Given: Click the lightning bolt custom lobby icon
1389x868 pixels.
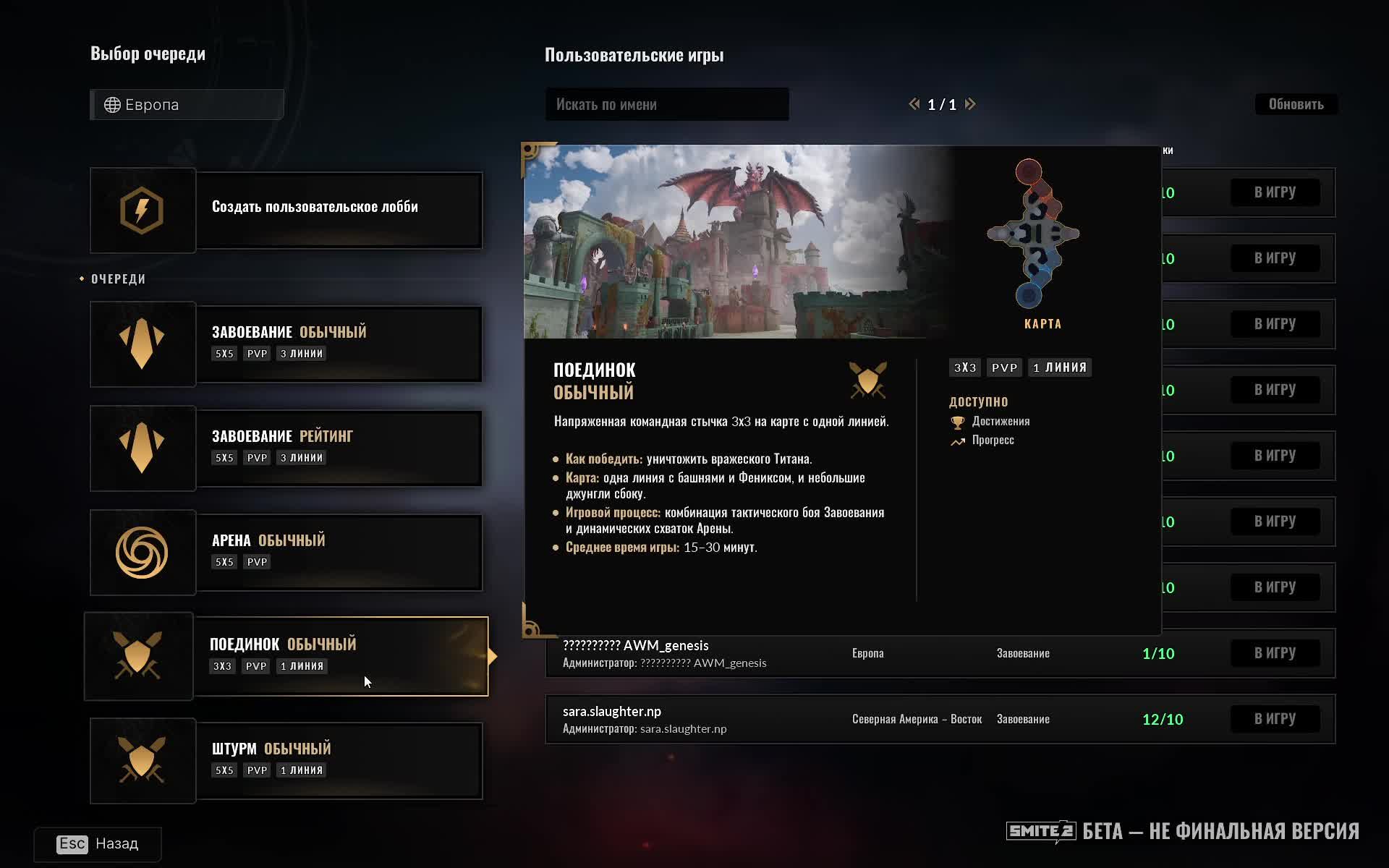Looking at the screenshot, I should (143, 210).
